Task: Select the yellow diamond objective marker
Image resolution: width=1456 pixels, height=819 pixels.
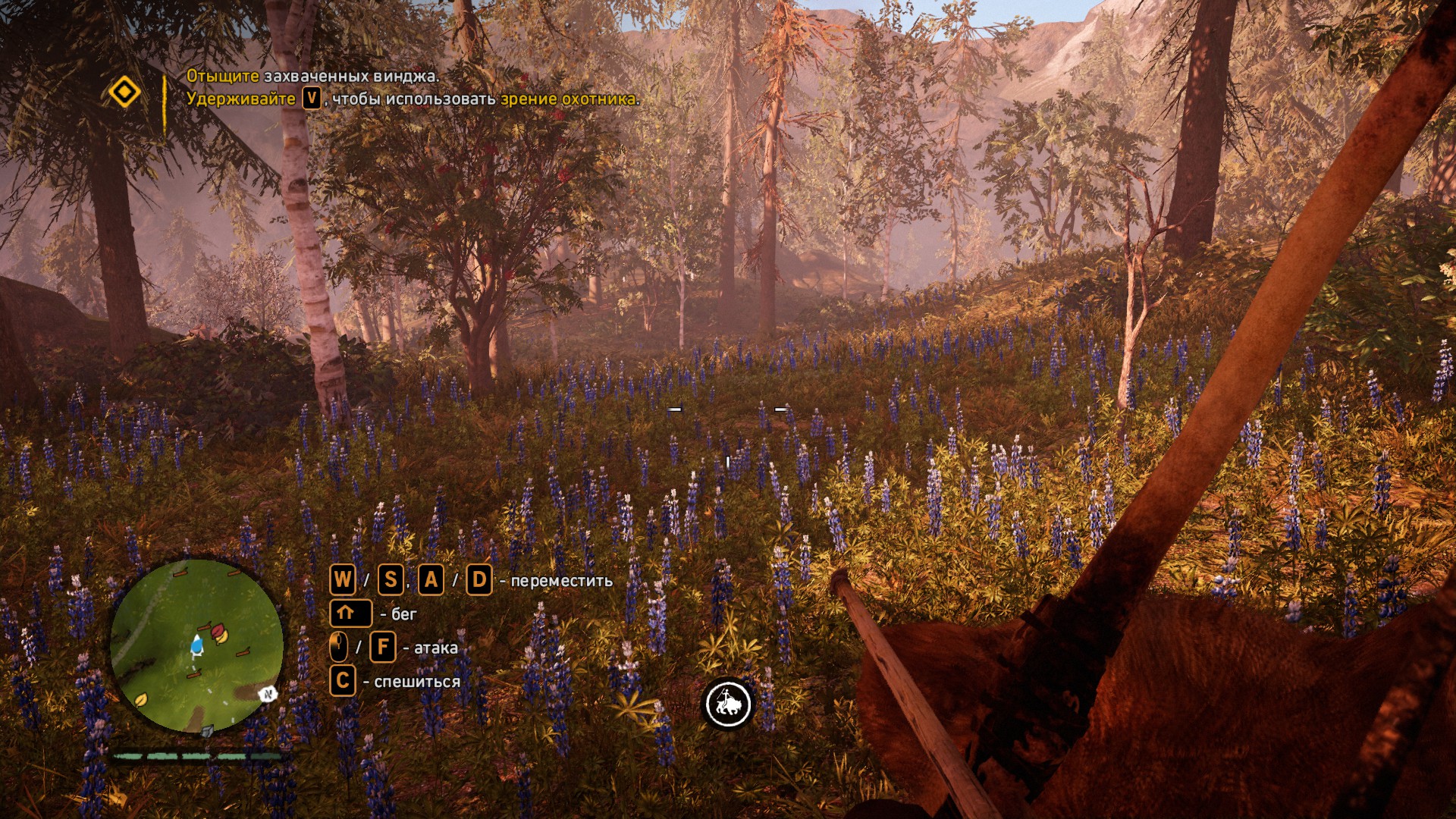Action: pyautogui.click(x=124, y=93)
